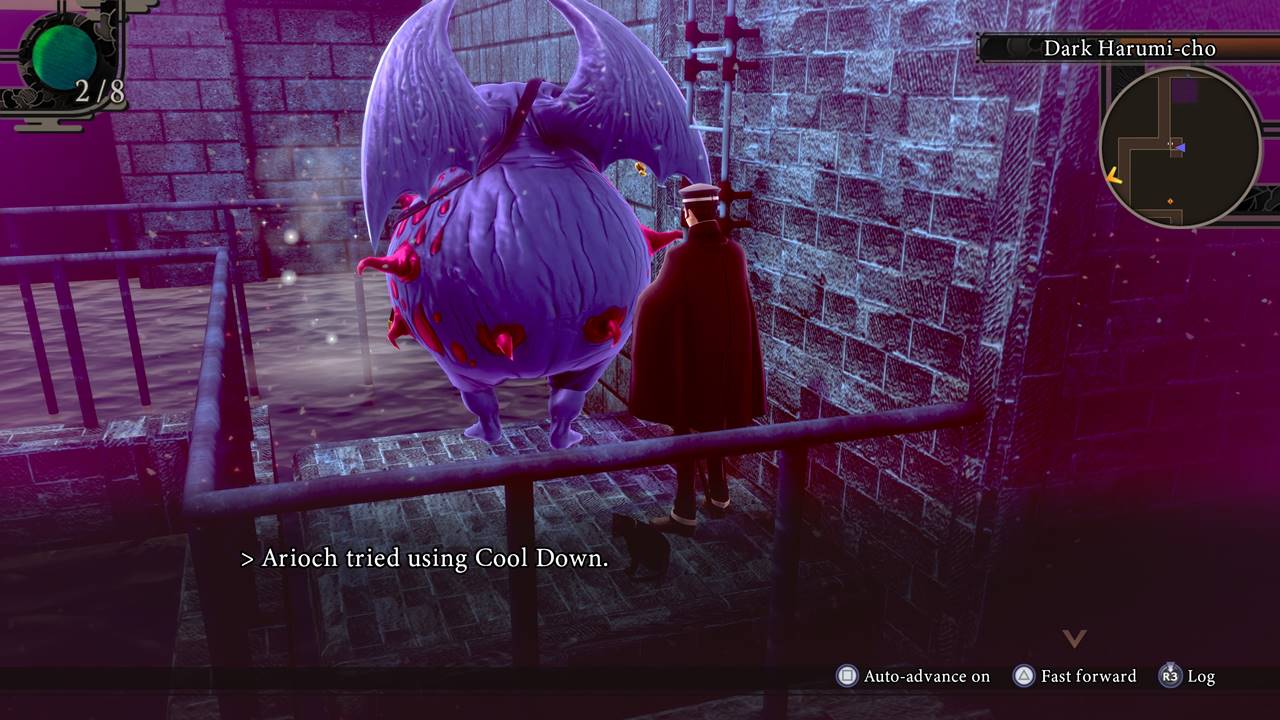Open the dialogue Log

click(x=1188, y=676)
